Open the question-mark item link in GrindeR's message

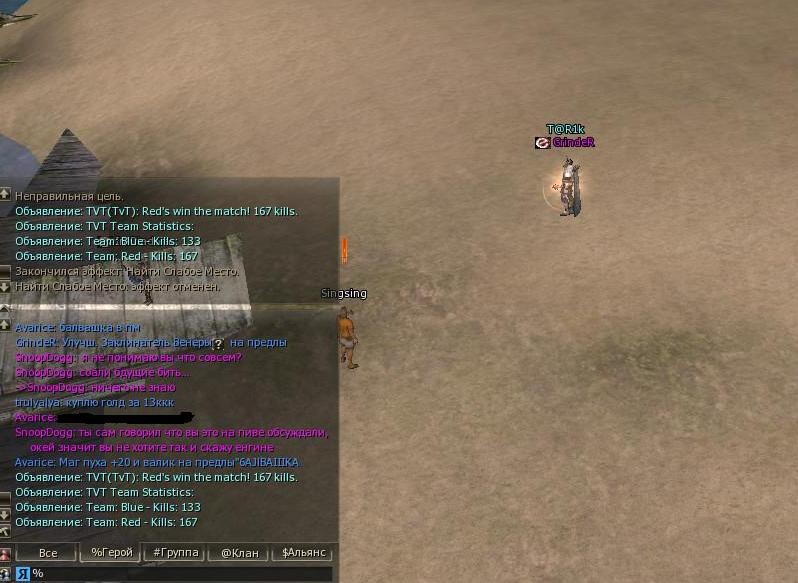218,343
